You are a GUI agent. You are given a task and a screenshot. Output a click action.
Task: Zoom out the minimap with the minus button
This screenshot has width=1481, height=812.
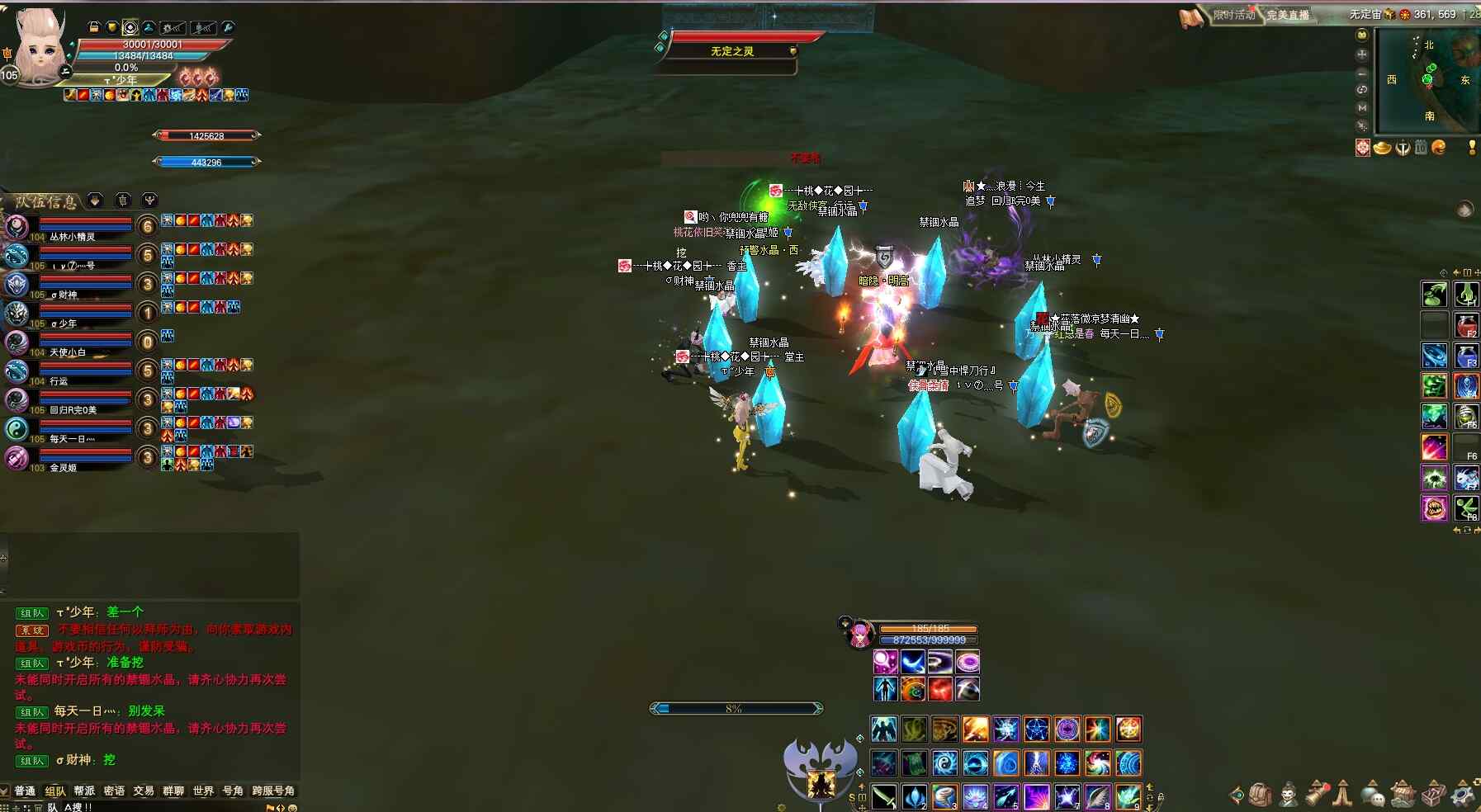(x=1362, y=73)
